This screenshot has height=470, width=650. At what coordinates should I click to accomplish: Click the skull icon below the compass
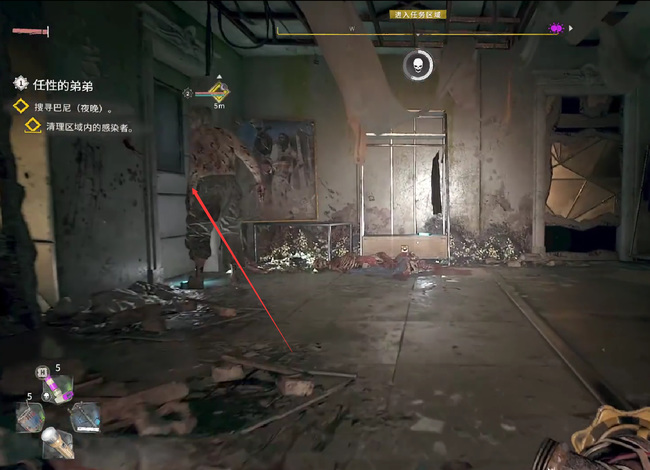click(420, 65)
